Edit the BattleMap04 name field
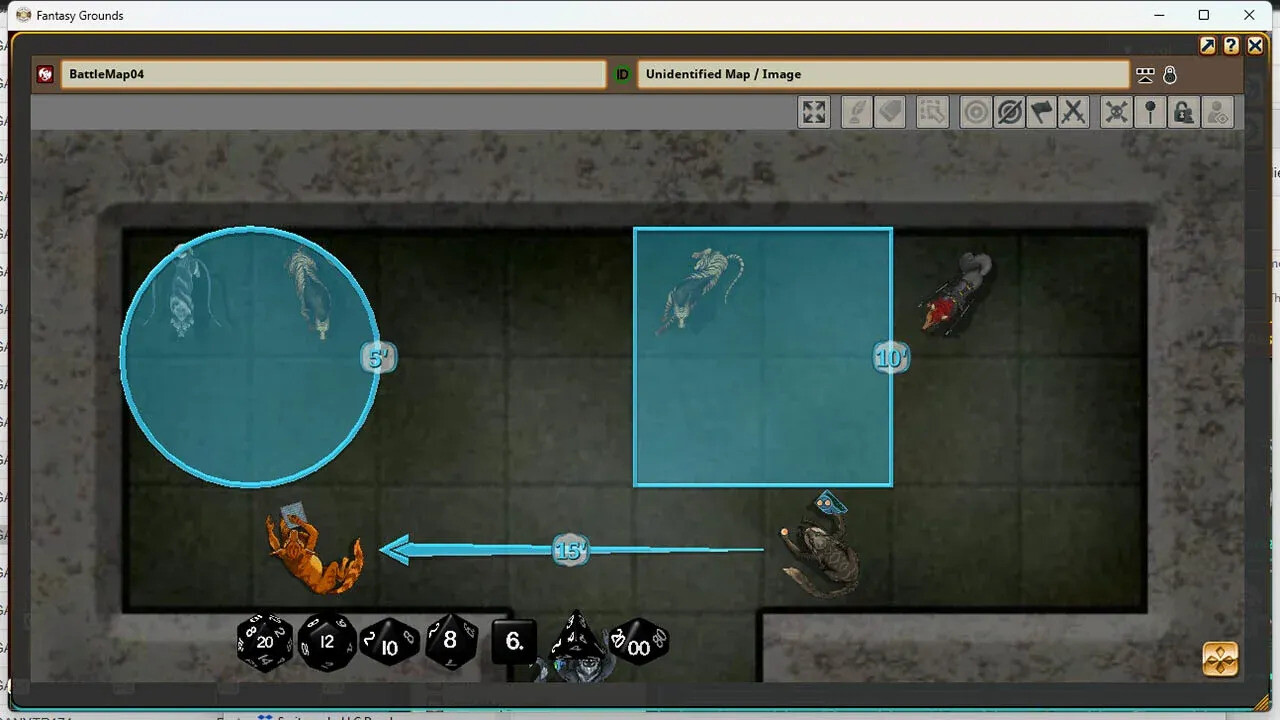 tap(334, 74)
